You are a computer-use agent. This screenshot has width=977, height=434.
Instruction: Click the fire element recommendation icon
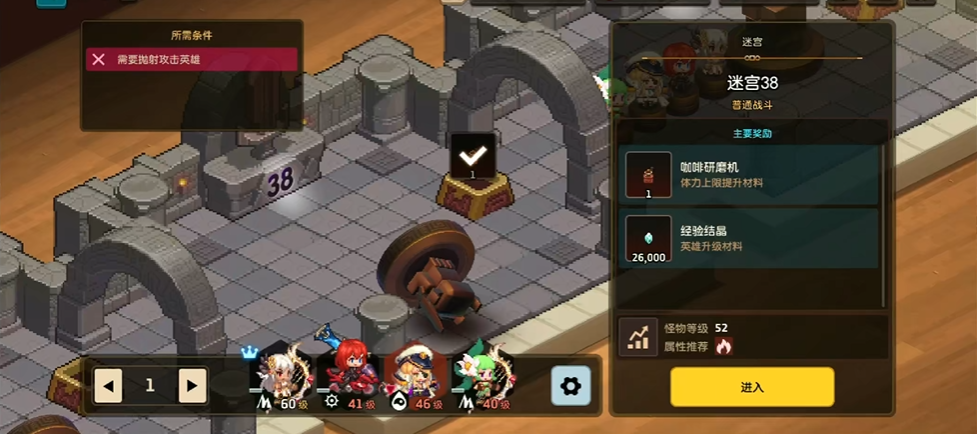[x=724, y=346]
